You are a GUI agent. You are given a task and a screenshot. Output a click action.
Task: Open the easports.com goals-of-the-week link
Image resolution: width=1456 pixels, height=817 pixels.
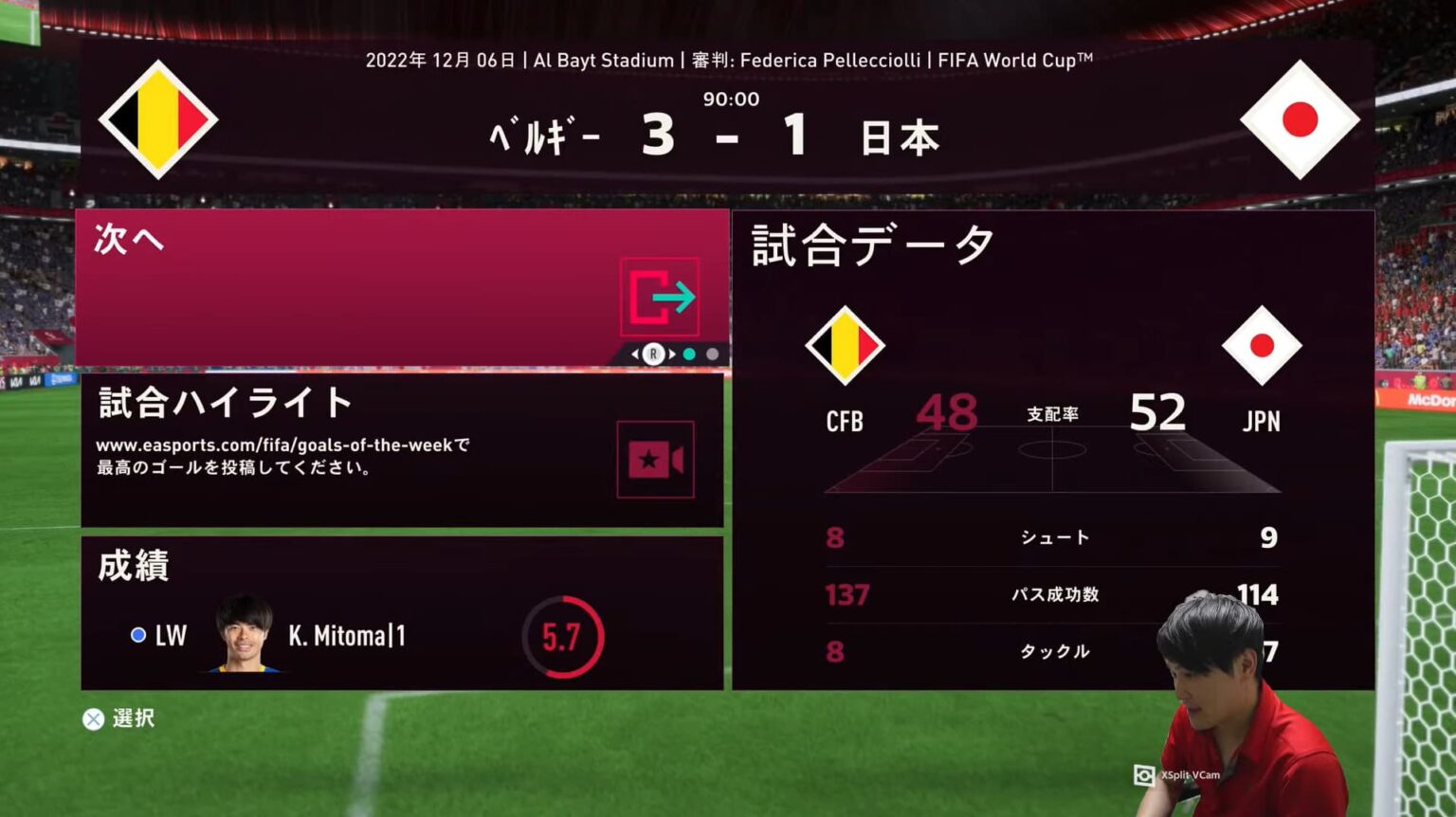283,444
